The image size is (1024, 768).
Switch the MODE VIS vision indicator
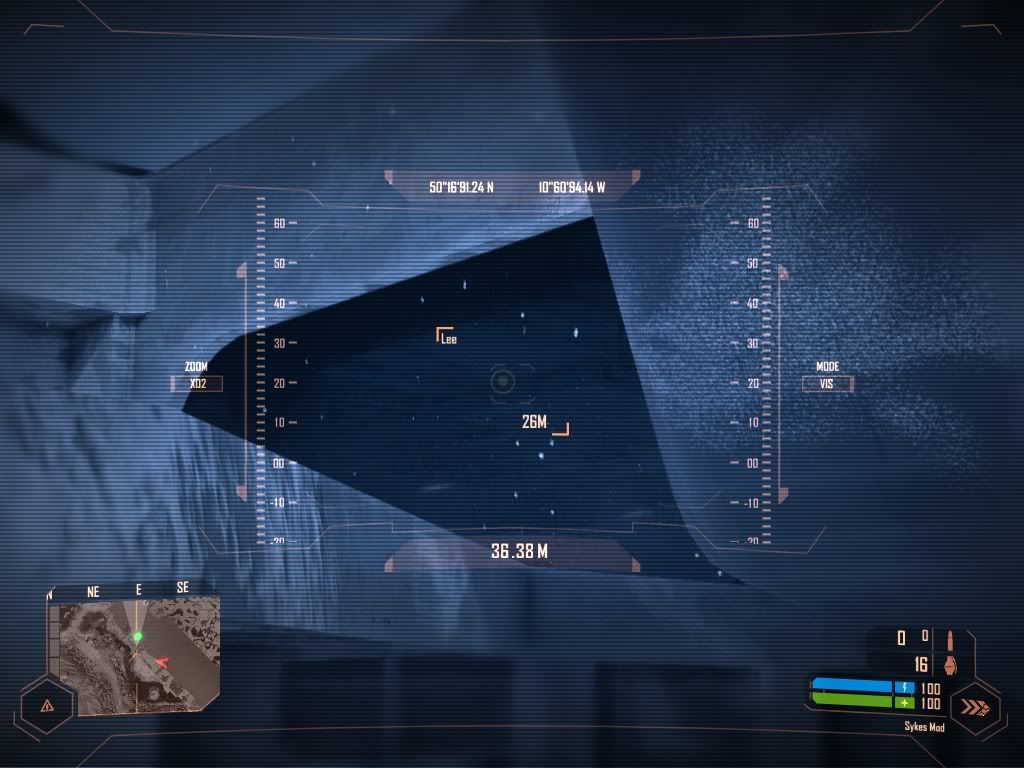(827, 383)
